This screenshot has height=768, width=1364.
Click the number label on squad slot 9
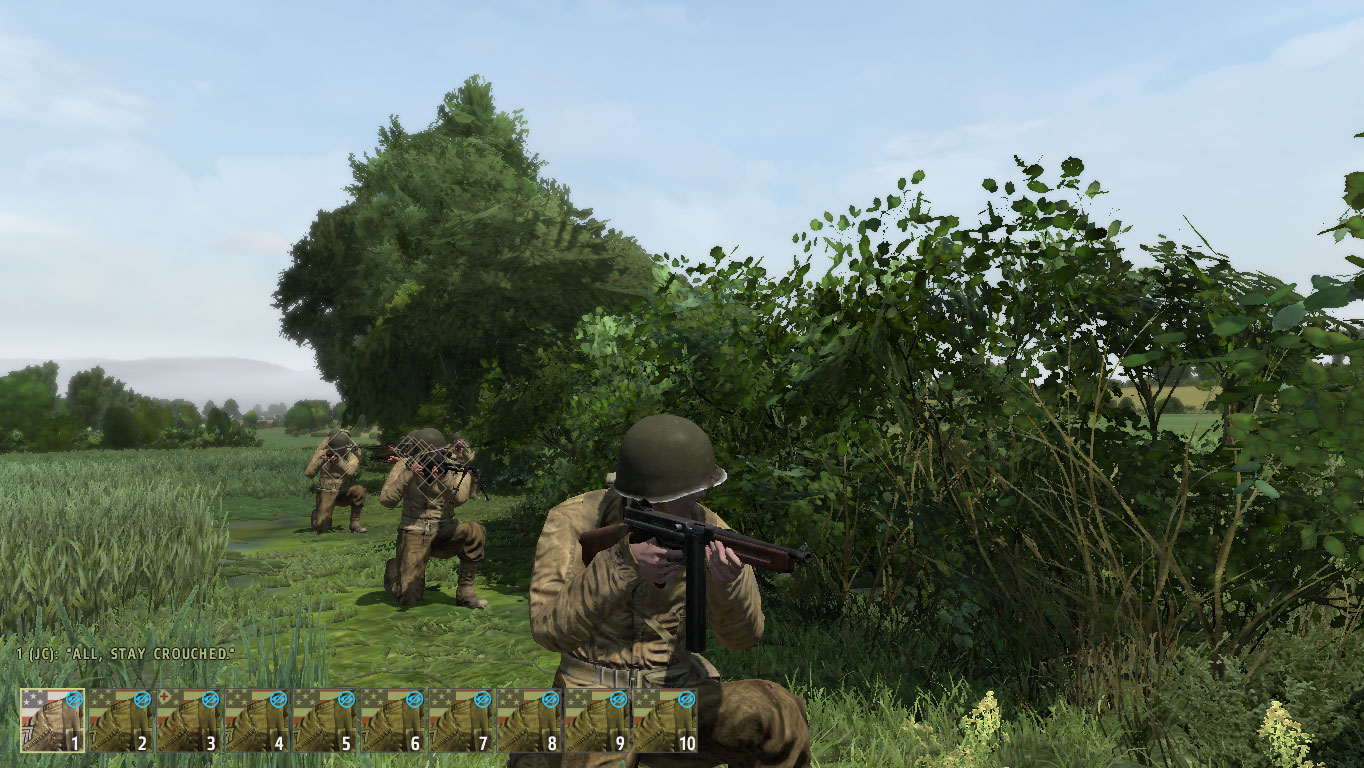click(620, 742)
